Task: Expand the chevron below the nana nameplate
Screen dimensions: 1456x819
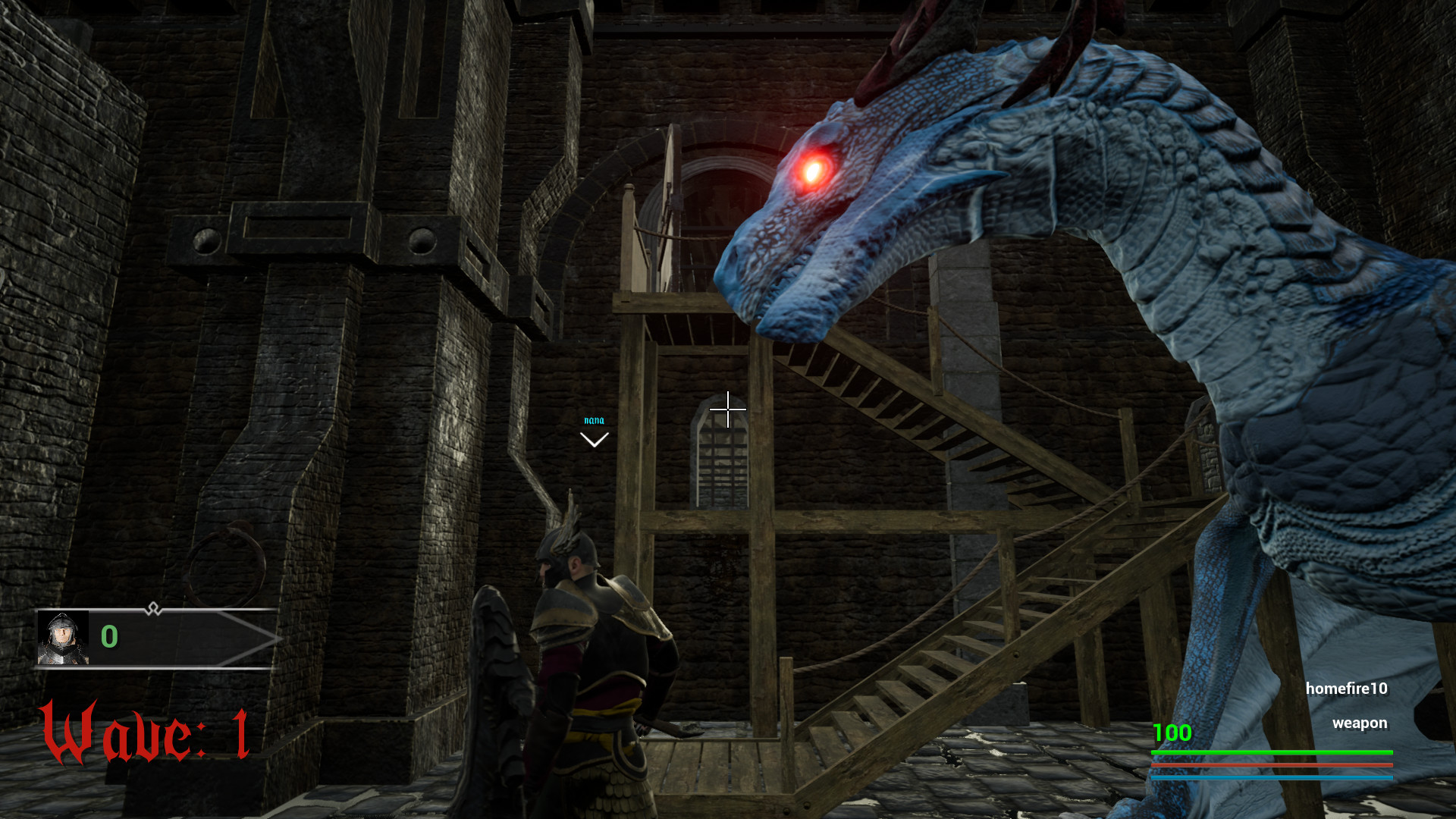Action: click(594, 438)
